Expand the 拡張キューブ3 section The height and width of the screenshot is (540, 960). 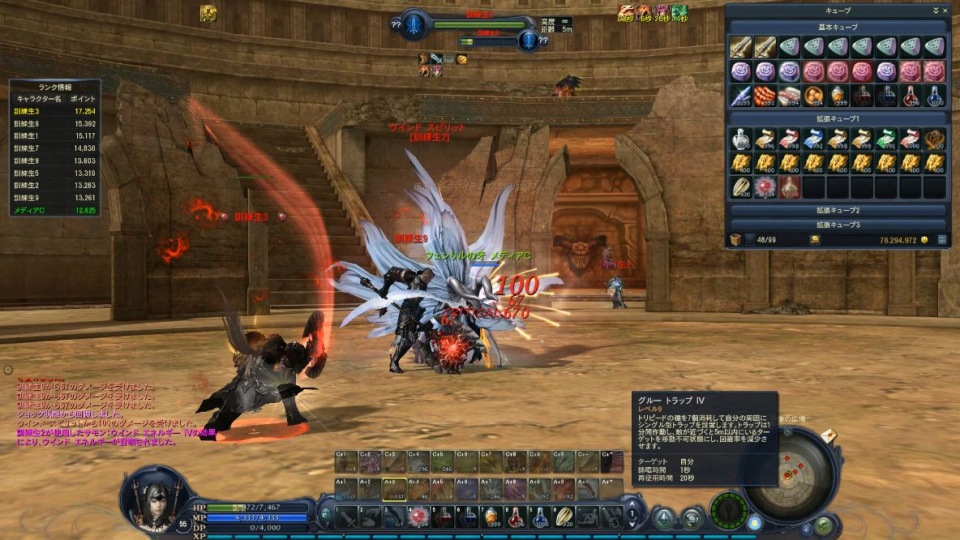tap(838, 225)
